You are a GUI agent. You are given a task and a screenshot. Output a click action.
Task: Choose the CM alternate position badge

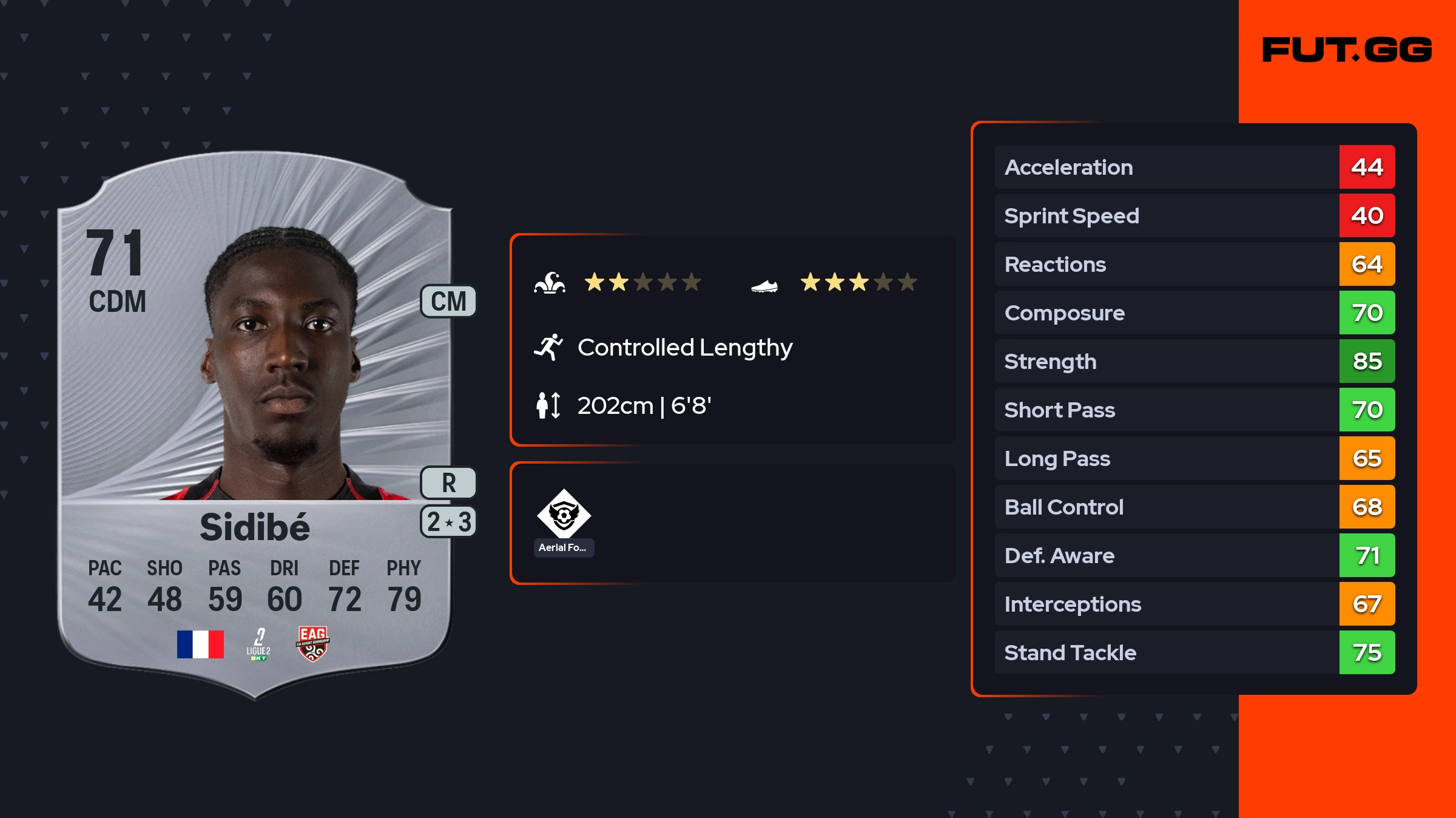(448, 302)
